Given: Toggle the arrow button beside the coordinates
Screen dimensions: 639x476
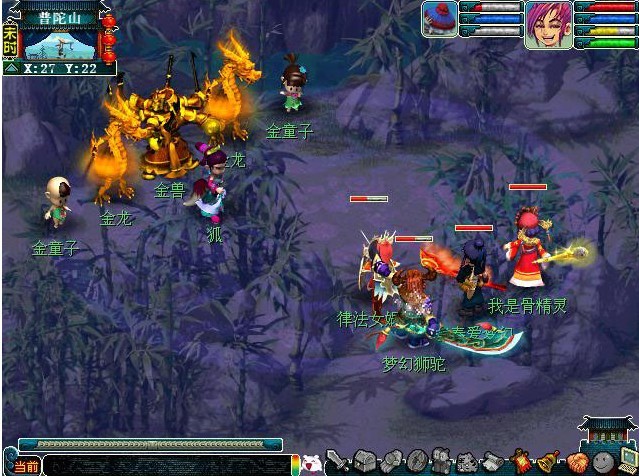Looking at the screenshot, I should pyautogui.click(x=11, y=69).
